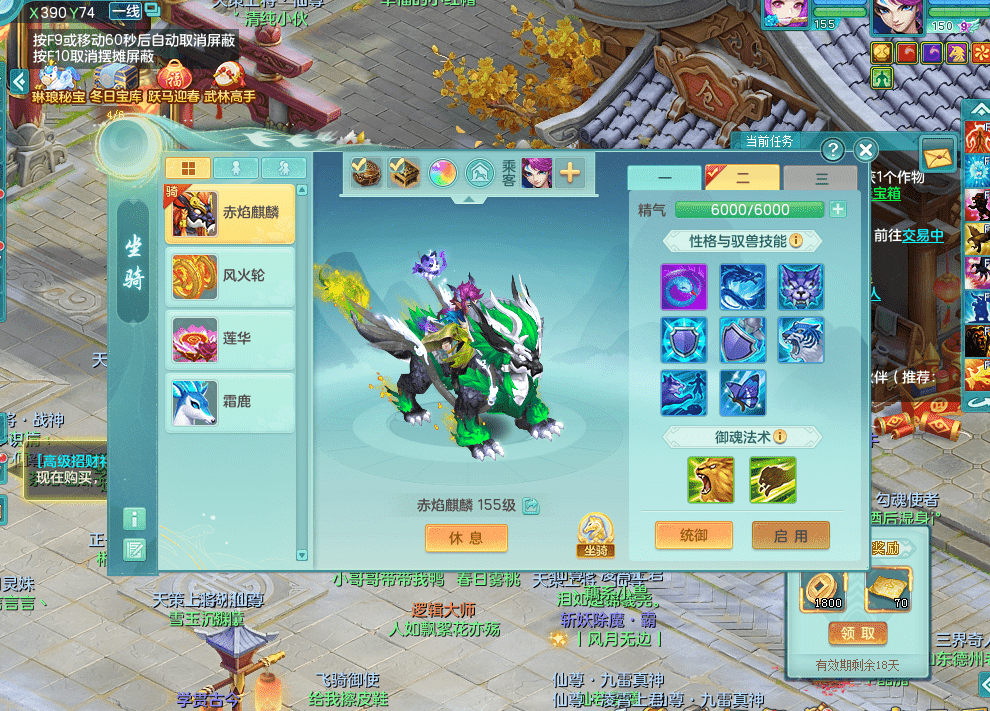This screenshot has height=711, width=990.
Task: Select the purple serpent swirl skill
Action: [684, 287]
